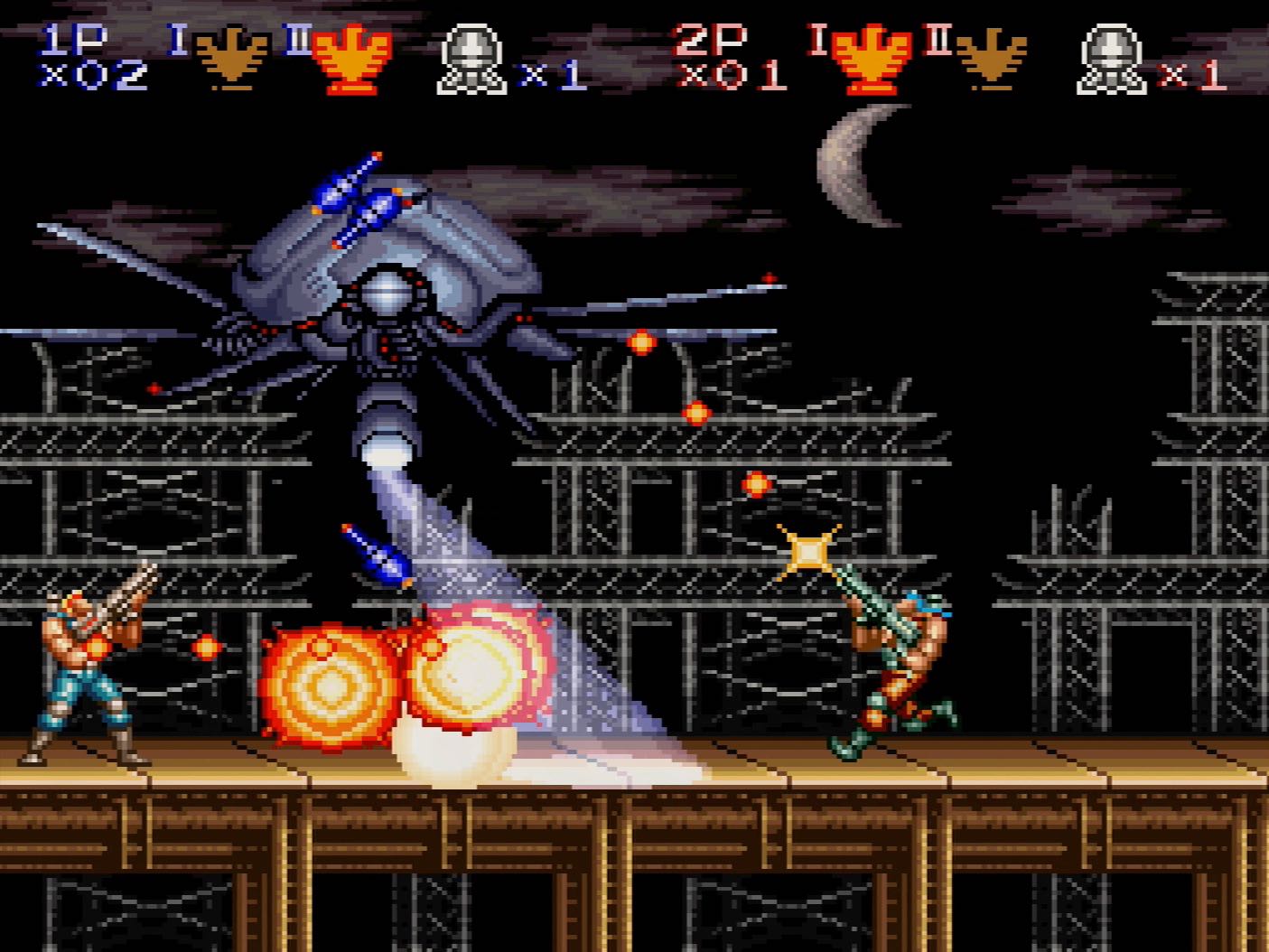Select player 1's weapon I eagle icon
The width and height of the screenshot is (1269, 952).
pyautogui.click(x=233, y=56)
